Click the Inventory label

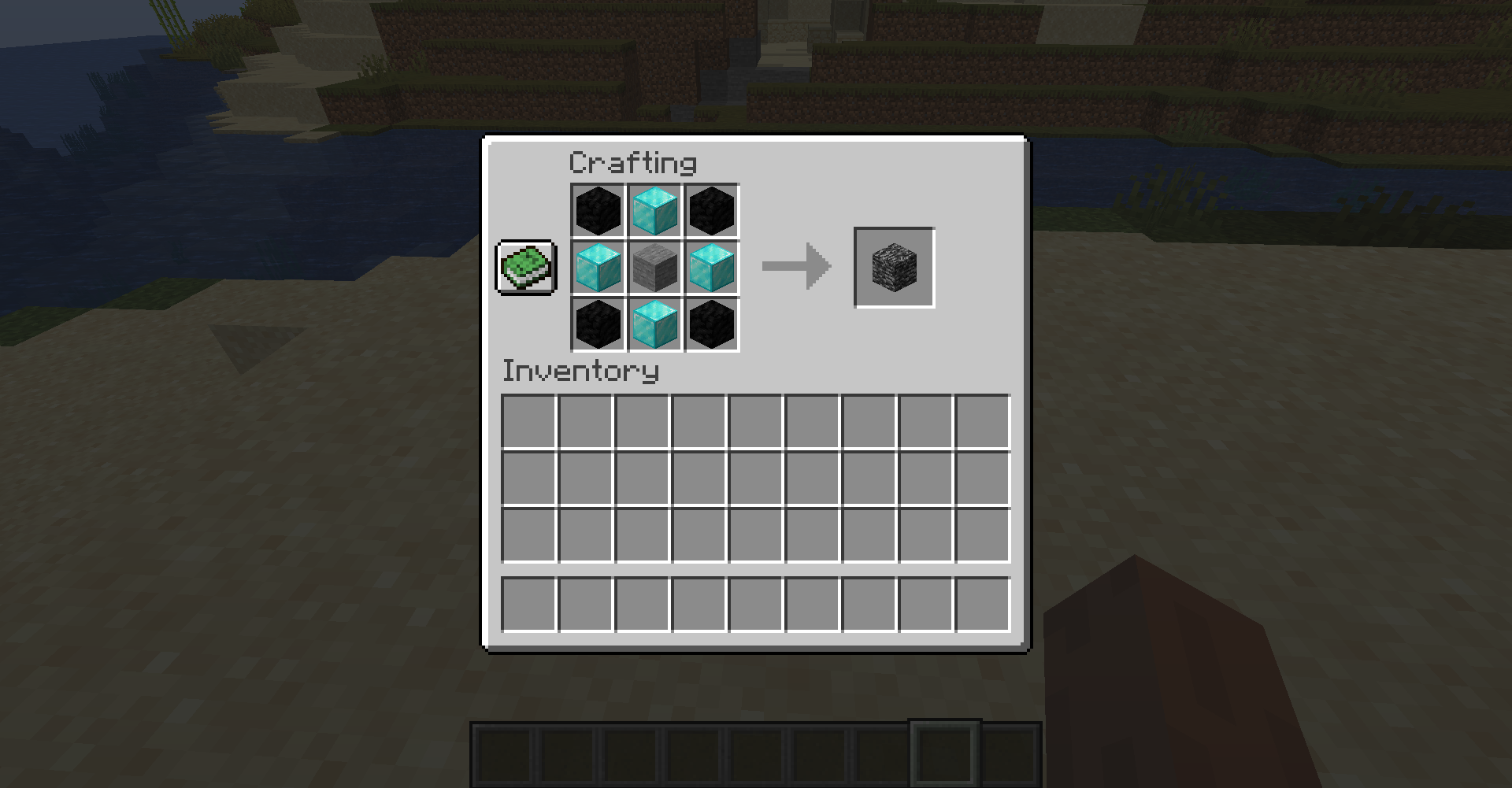coord(580,372)
